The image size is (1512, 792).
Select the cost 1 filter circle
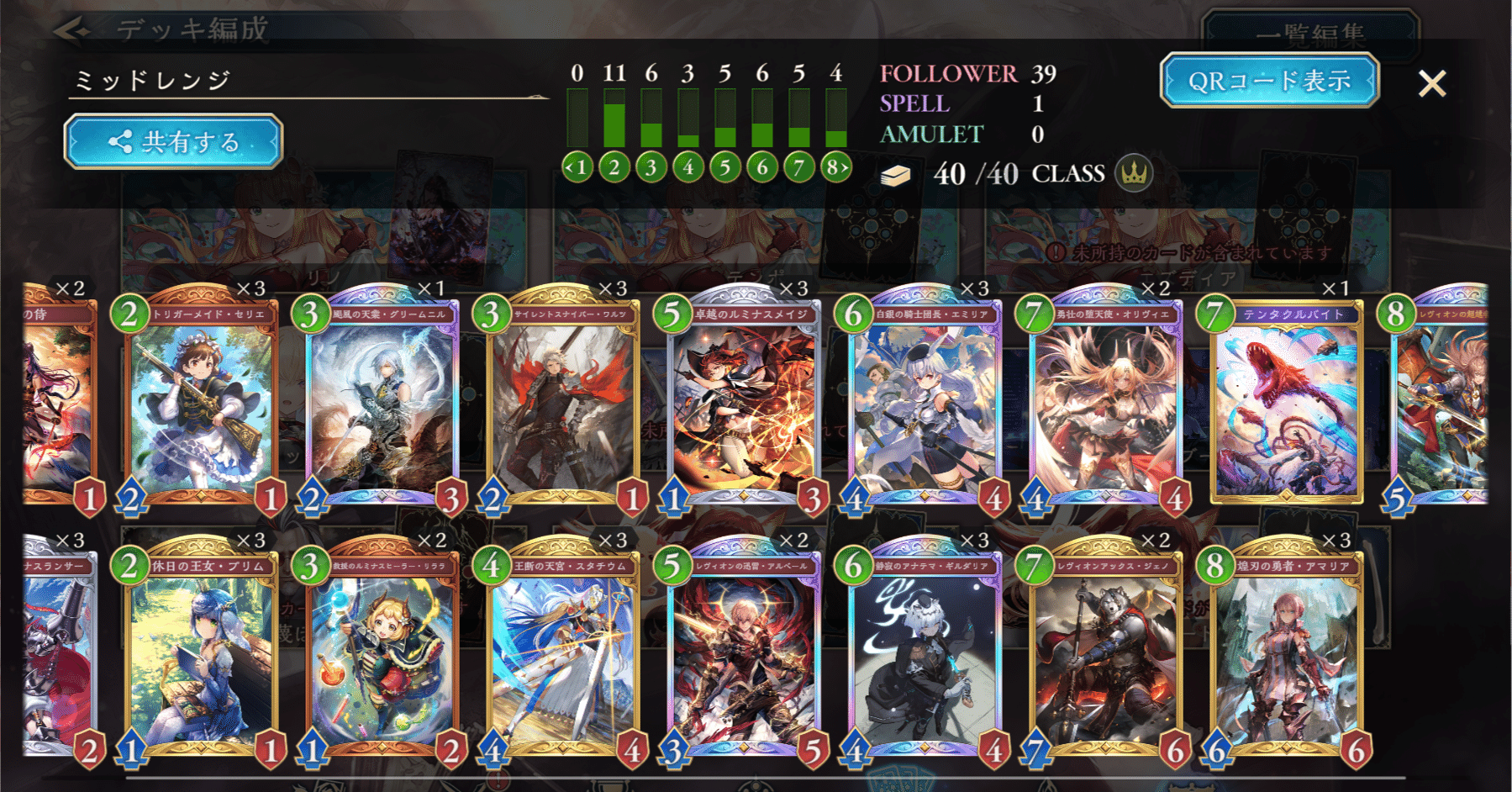[x=577, y=166]
